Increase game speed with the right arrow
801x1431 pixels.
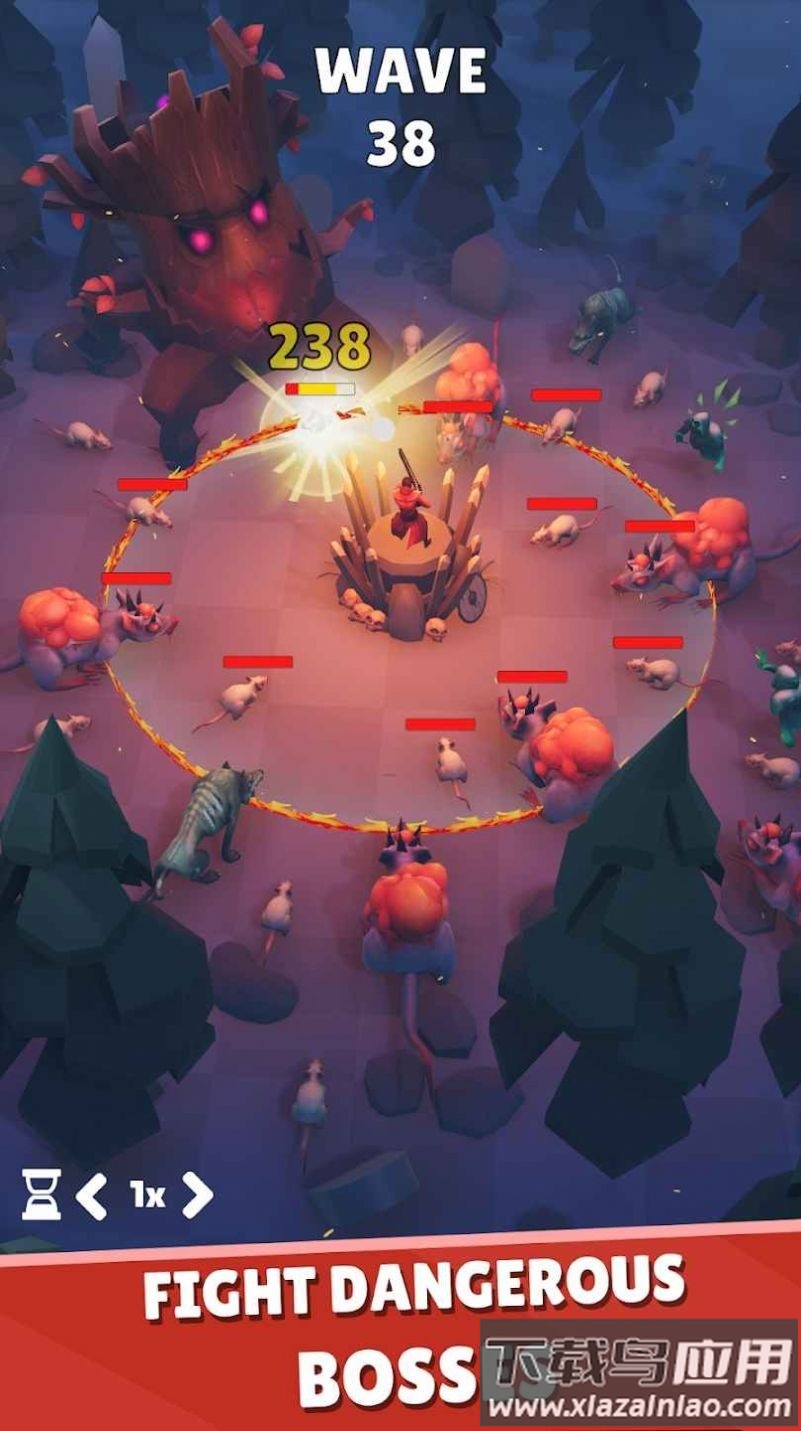(x=197, y=1194)
